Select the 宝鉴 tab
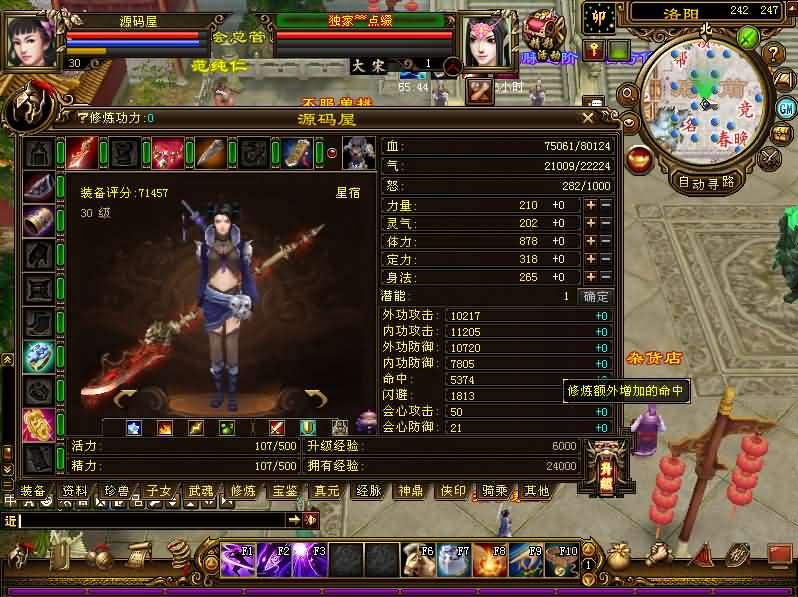The width and height of the screenshot is (798, 597). (x=285, y=491)
